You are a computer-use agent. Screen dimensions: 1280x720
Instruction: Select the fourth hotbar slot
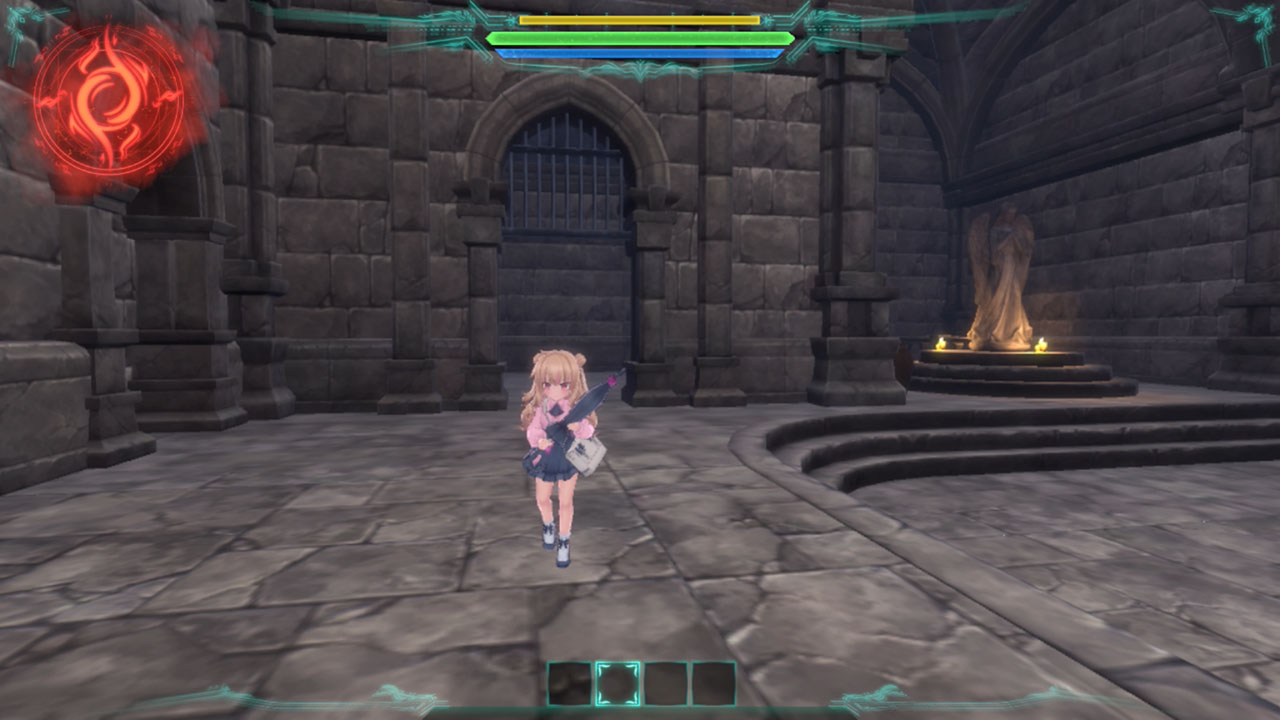714,683
